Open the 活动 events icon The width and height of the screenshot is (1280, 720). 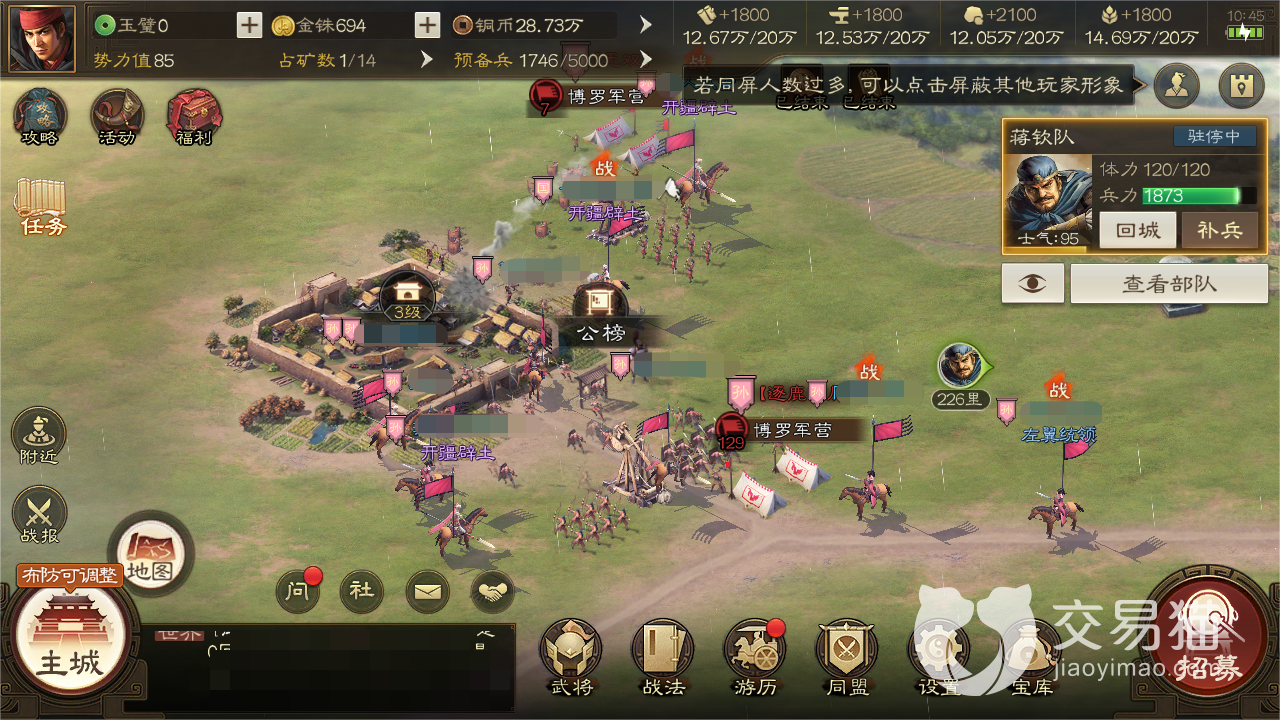(117, 117)
